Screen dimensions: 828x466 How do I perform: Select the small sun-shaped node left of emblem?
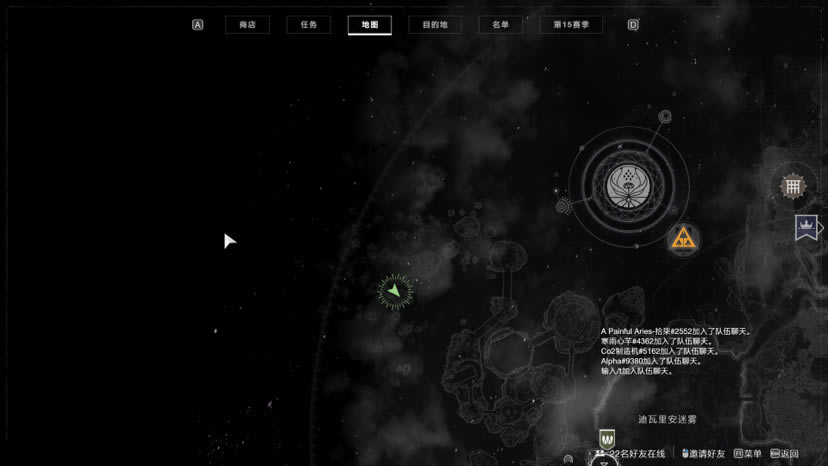pos(564,206)
